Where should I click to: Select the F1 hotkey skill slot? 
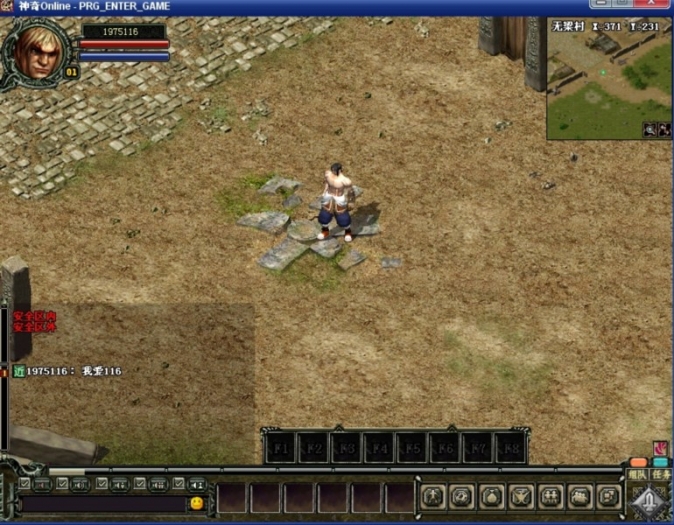[x=281, y=449]
